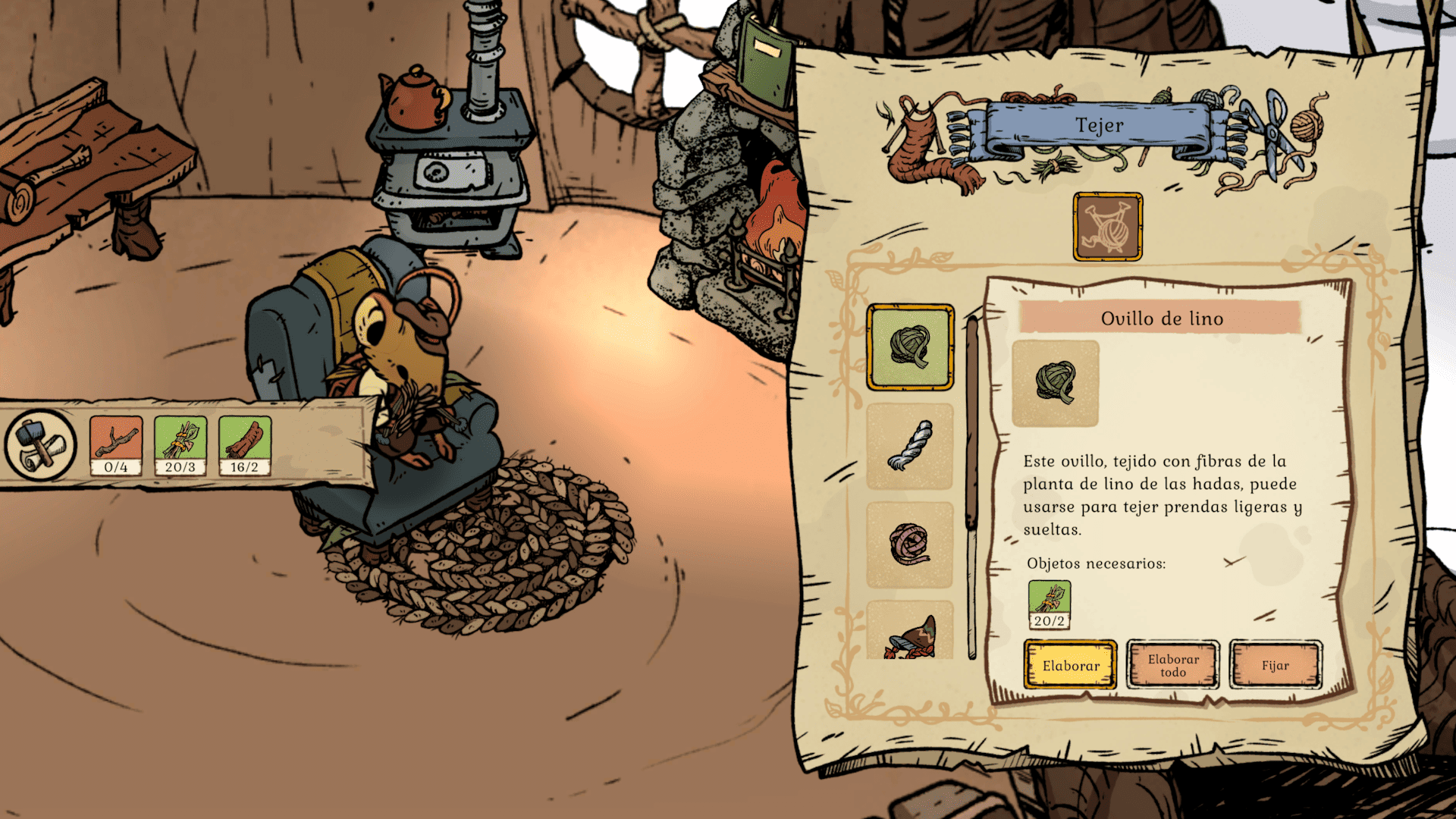The image size is (1456, 819).
Task: Pin the recipe with Fijar
Action: [x=1275, y=665]
